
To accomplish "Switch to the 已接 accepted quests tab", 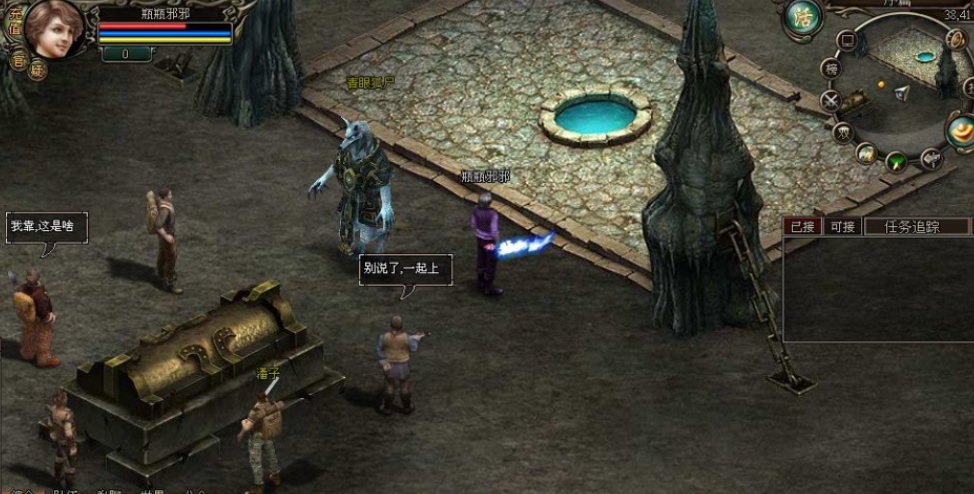I will [802, 227].
